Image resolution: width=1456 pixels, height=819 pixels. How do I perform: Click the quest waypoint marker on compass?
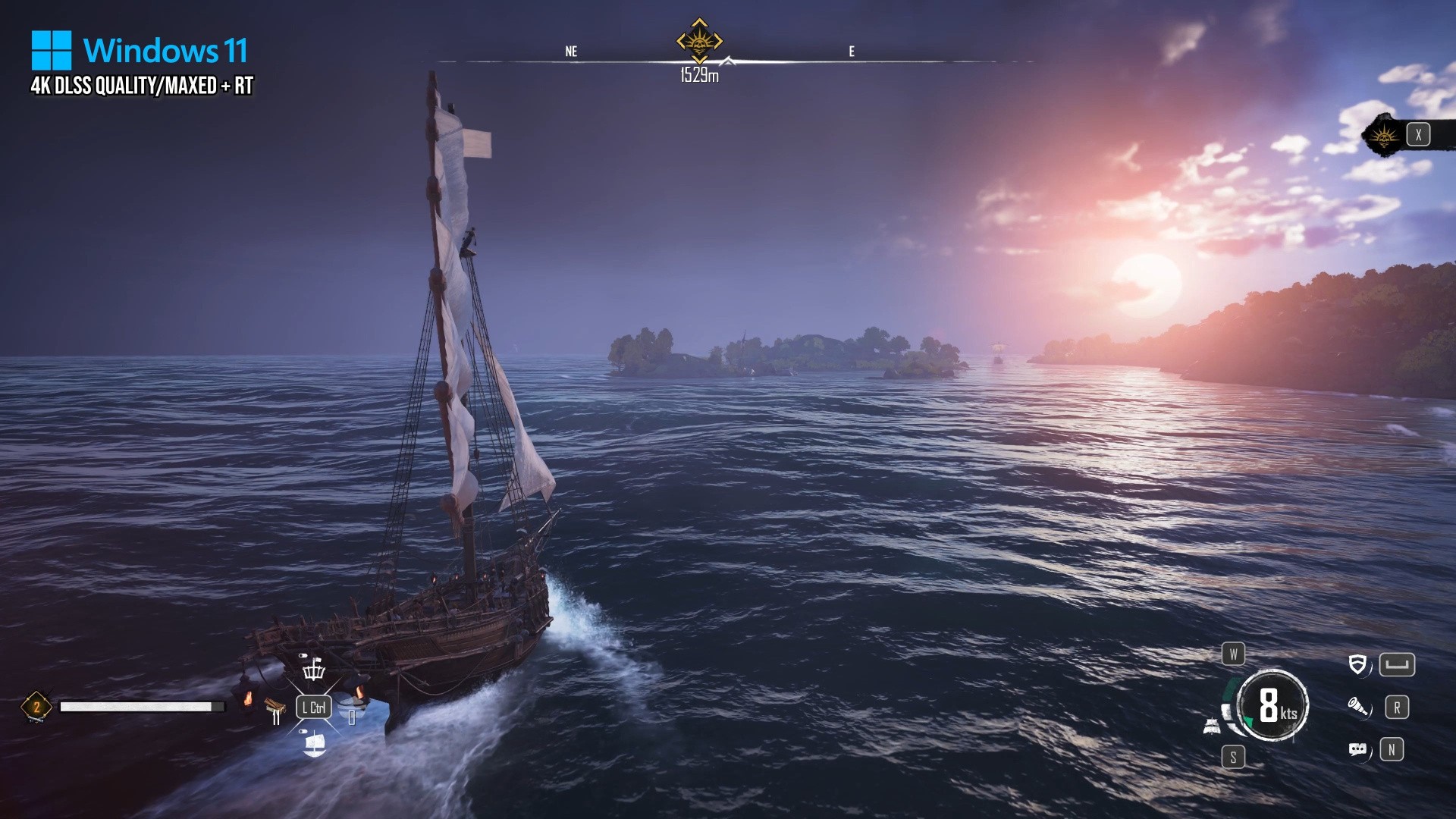(699, 41)
